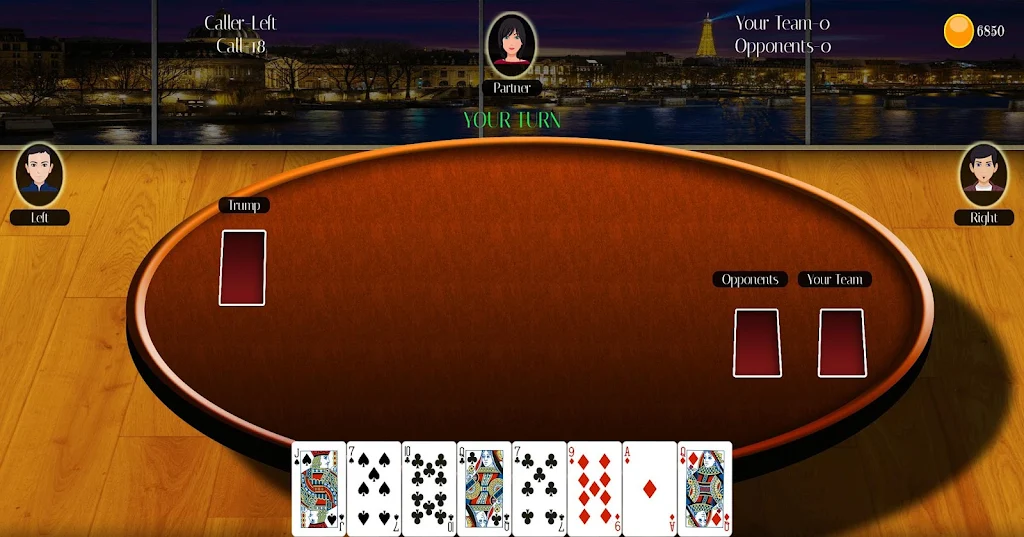Play the 9 of Diamonds card
Image resolution: width=1024 pixels, height=537 pixels.
[594, 488]
